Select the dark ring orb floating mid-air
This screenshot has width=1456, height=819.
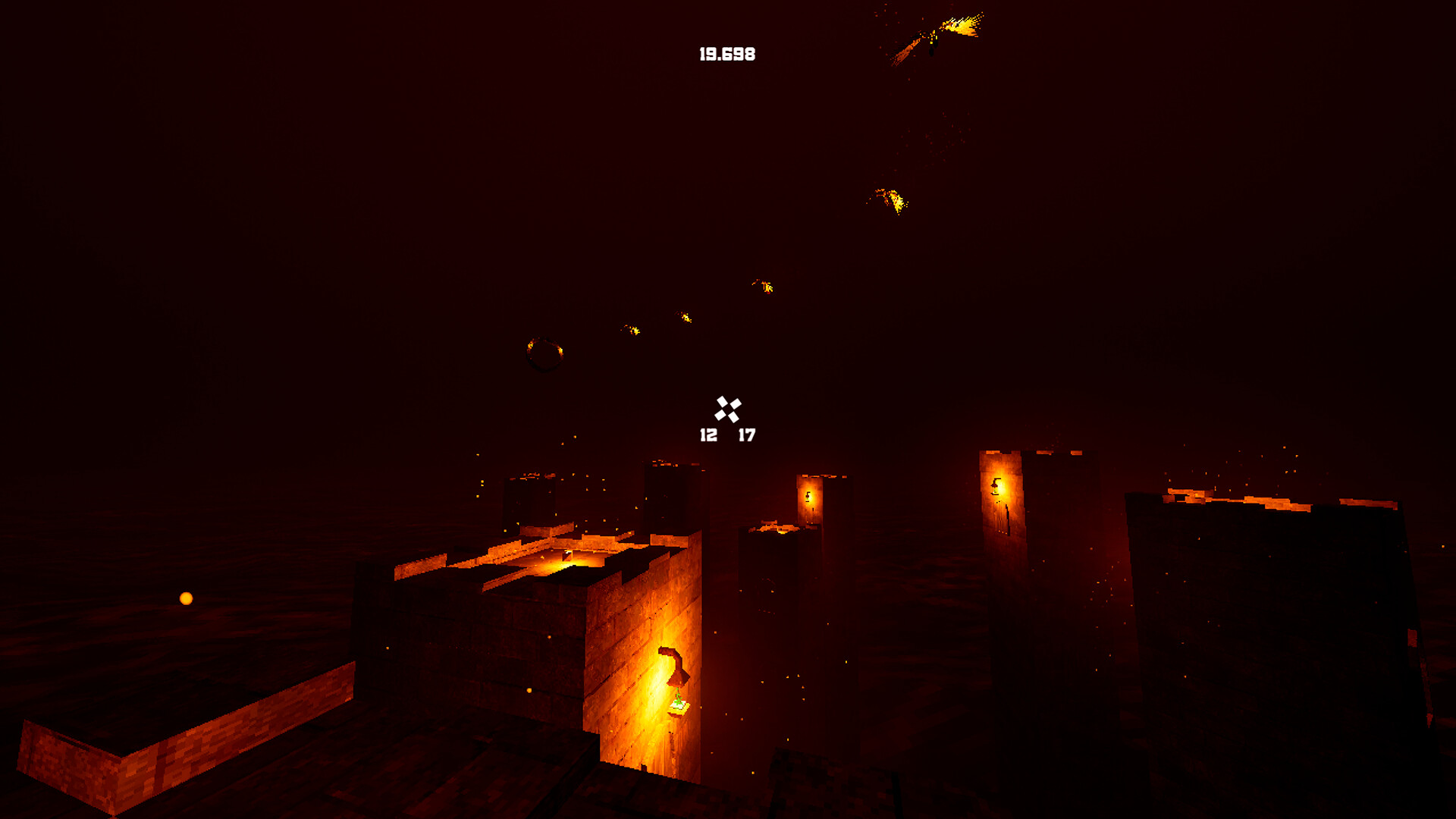(544, 353)
